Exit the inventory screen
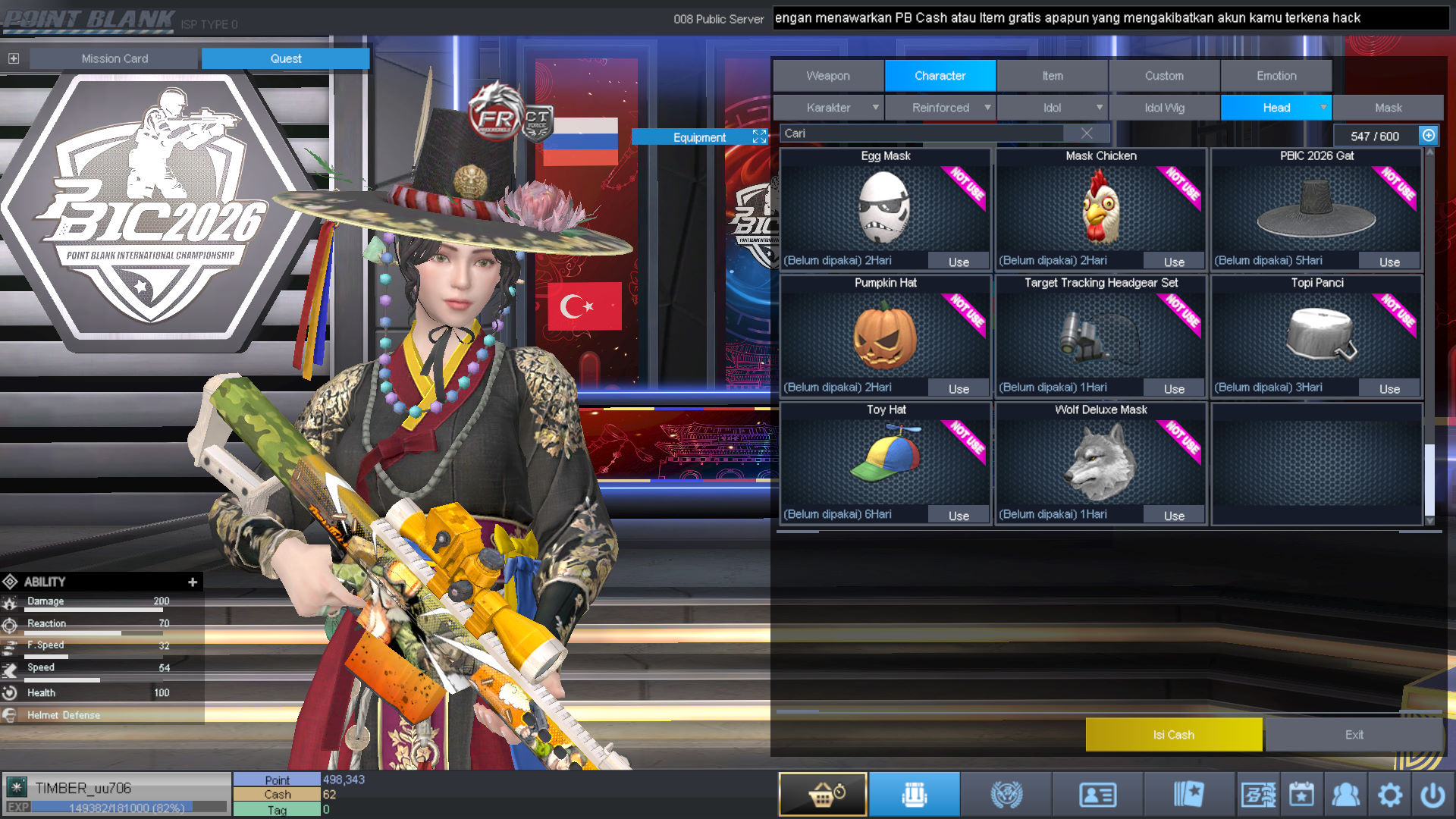1456x819 pixels. pyautogui.click(x=1354, y=735)
